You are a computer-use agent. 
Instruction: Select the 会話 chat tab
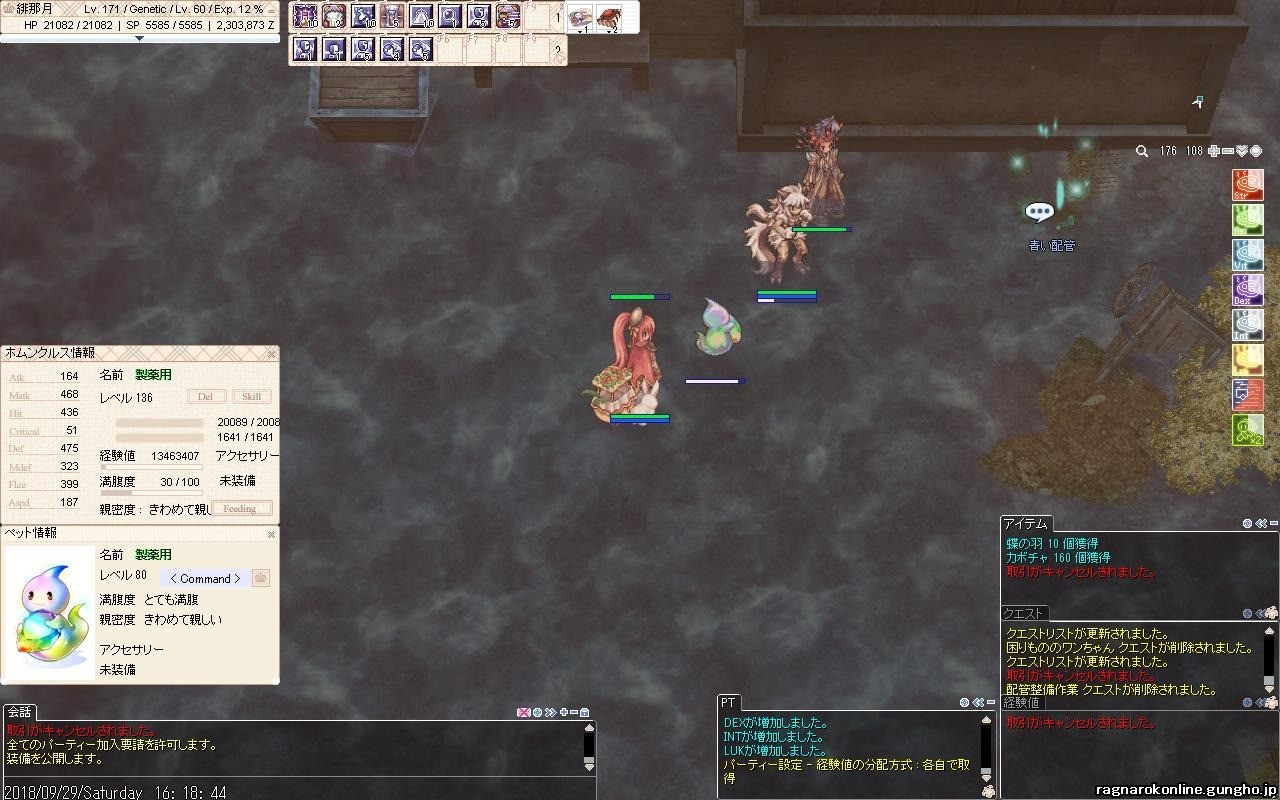click(x=20, y=712)
